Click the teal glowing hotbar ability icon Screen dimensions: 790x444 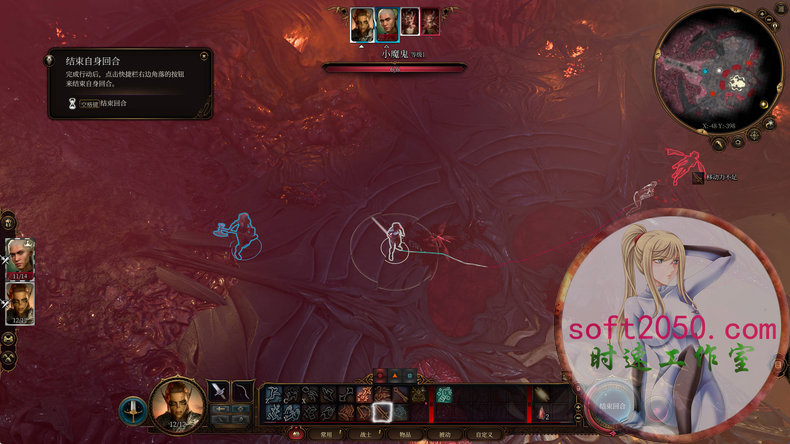pyautogui.click(x=445, y=394)
